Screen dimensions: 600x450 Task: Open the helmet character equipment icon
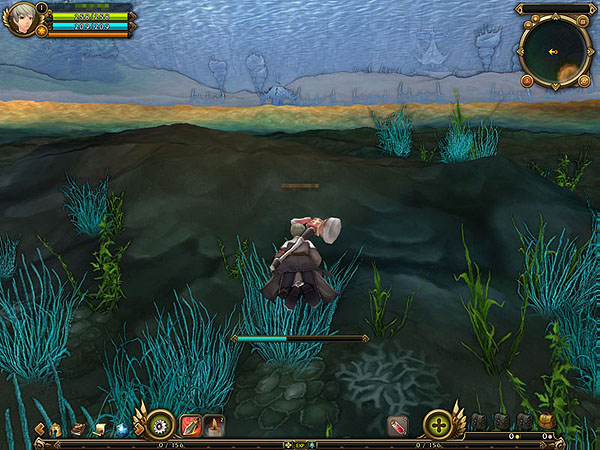[56, 429]
